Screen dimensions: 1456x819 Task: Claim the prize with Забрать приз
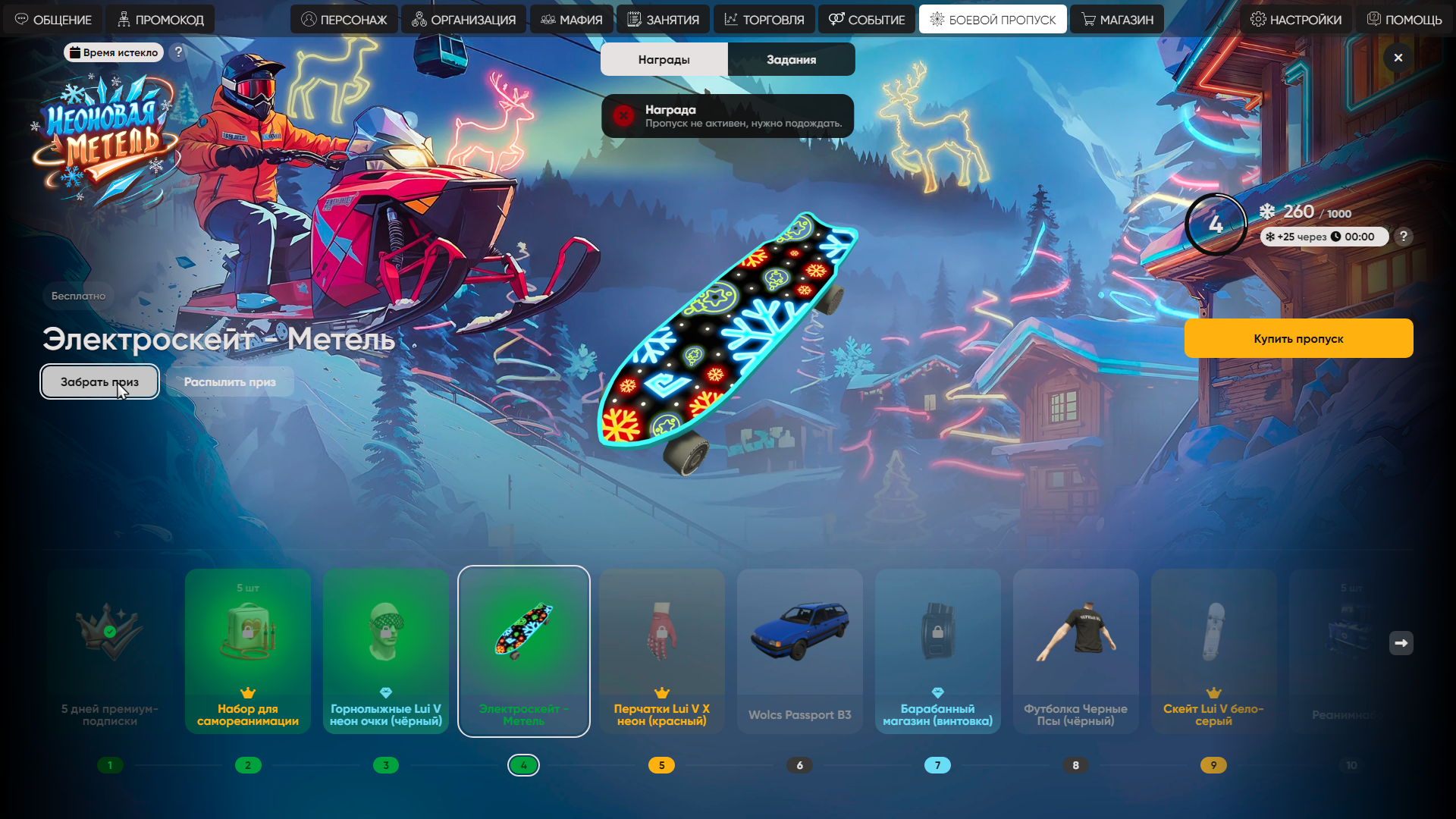pyautogui.click(x=99, y=381)
